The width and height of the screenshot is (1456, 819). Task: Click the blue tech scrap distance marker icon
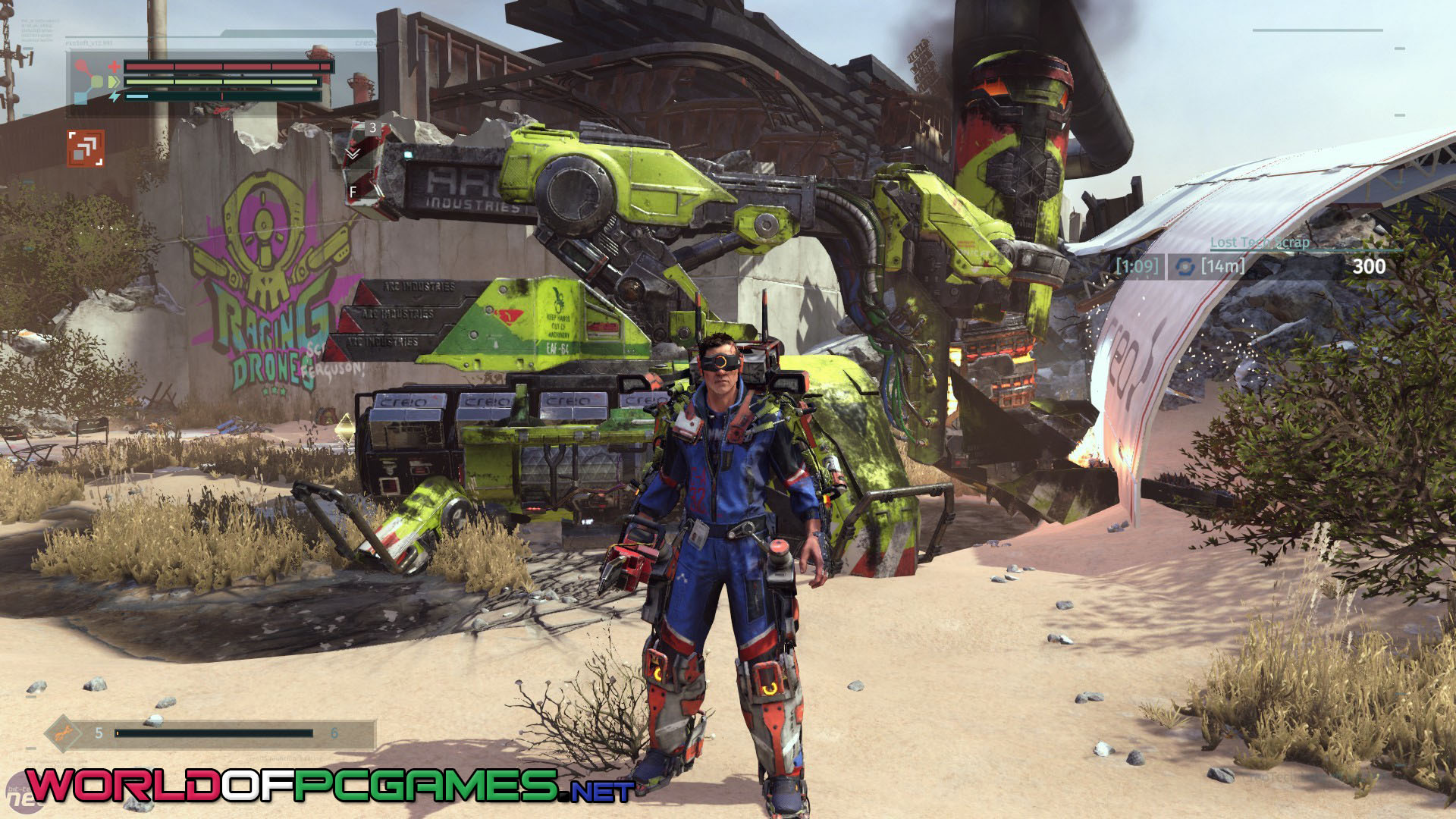[1185, 266]
